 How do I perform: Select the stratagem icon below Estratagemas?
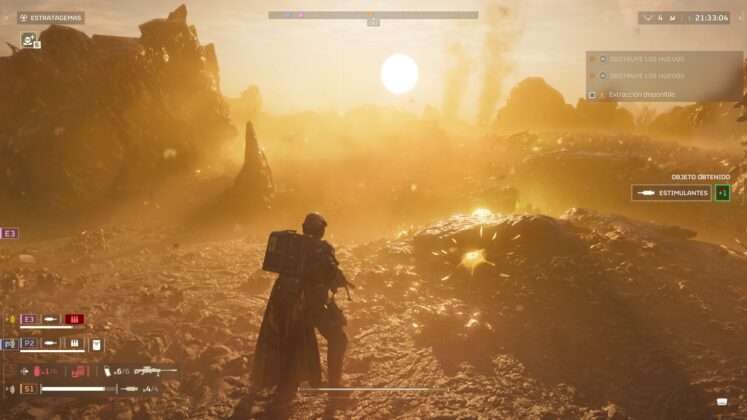point(28,42)
